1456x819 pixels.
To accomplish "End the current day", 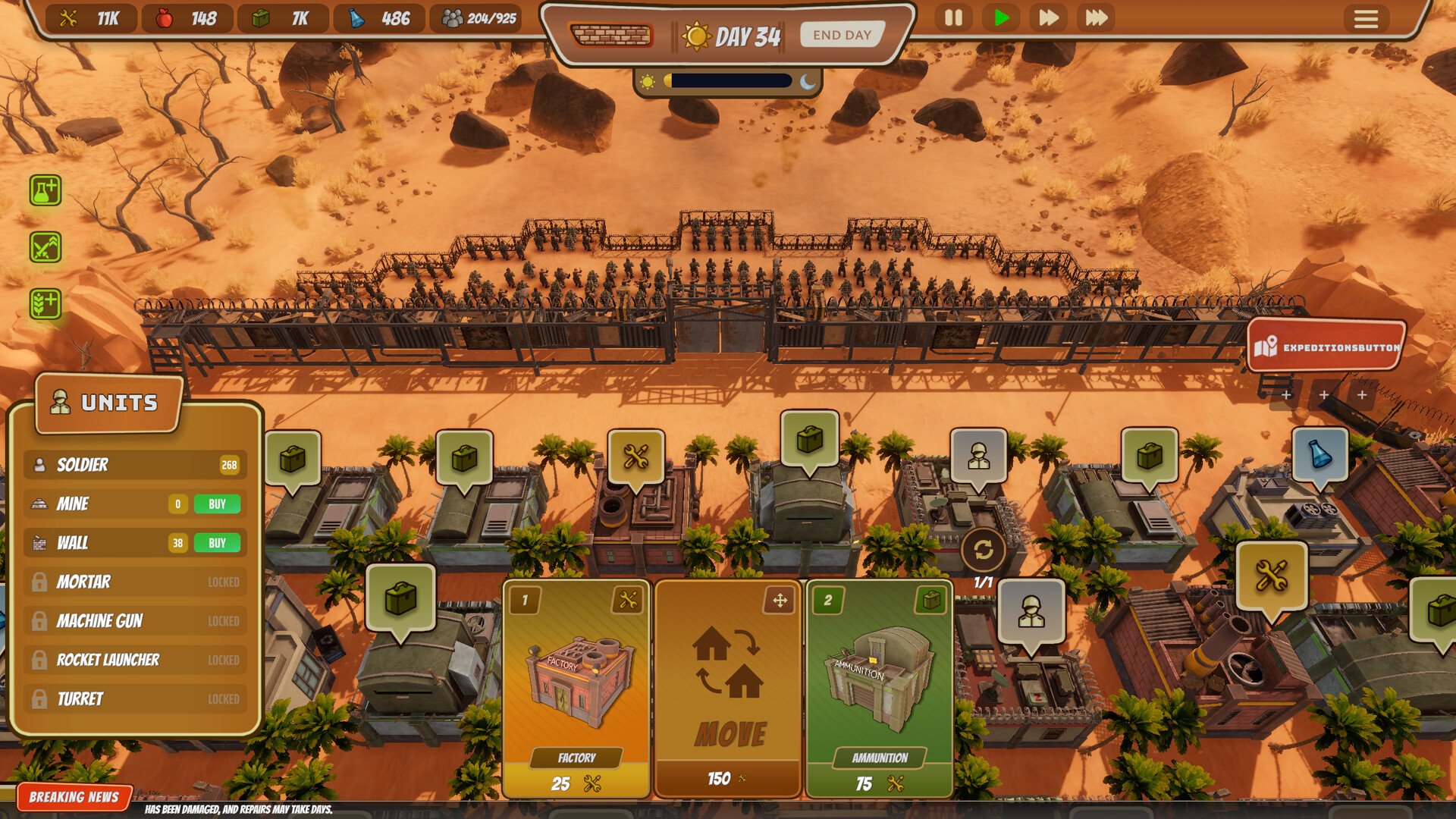I will pyautogui.click(x=842, y=35).
